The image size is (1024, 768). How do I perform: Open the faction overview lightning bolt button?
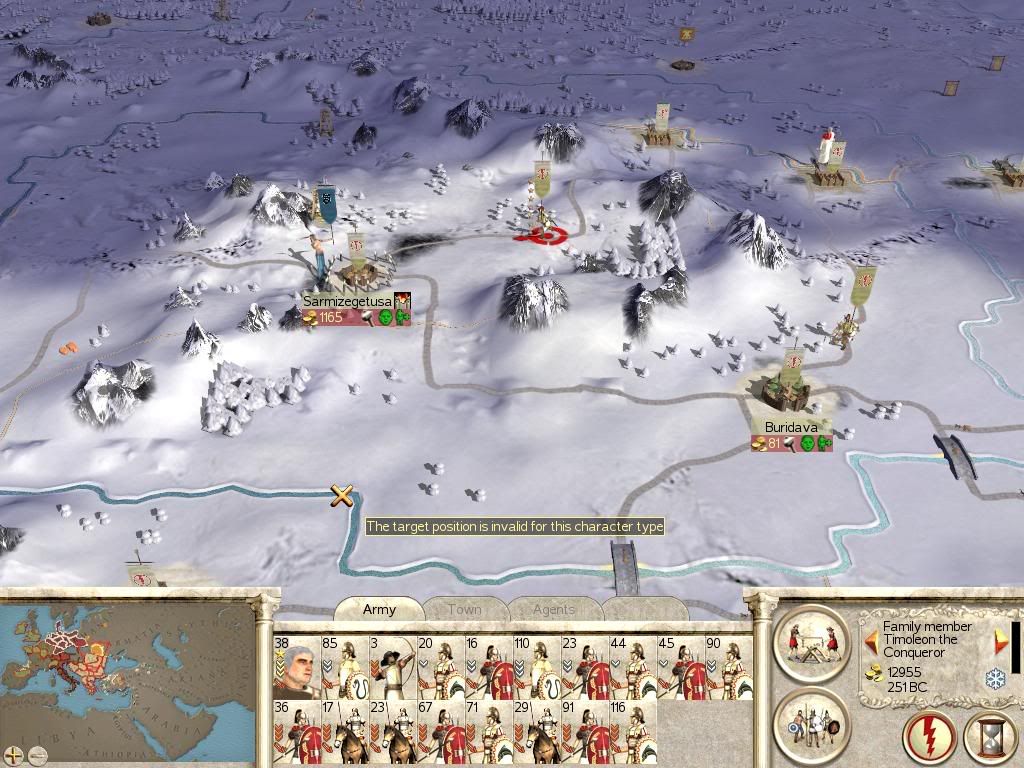coord(929,739)
